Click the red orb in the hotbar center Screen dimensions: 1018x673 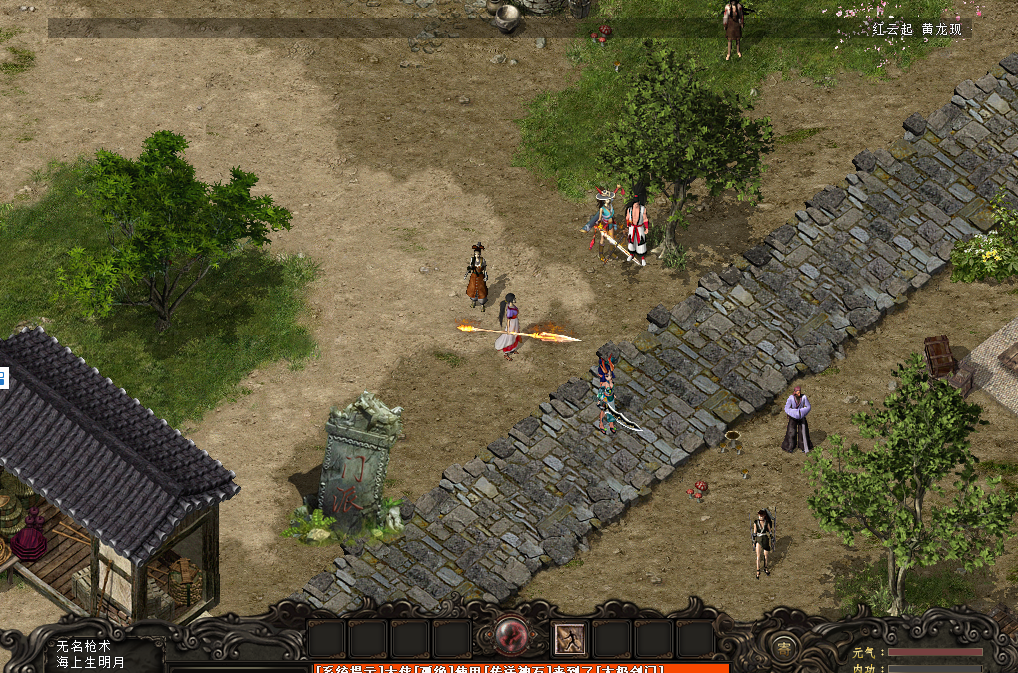point(511,637)
